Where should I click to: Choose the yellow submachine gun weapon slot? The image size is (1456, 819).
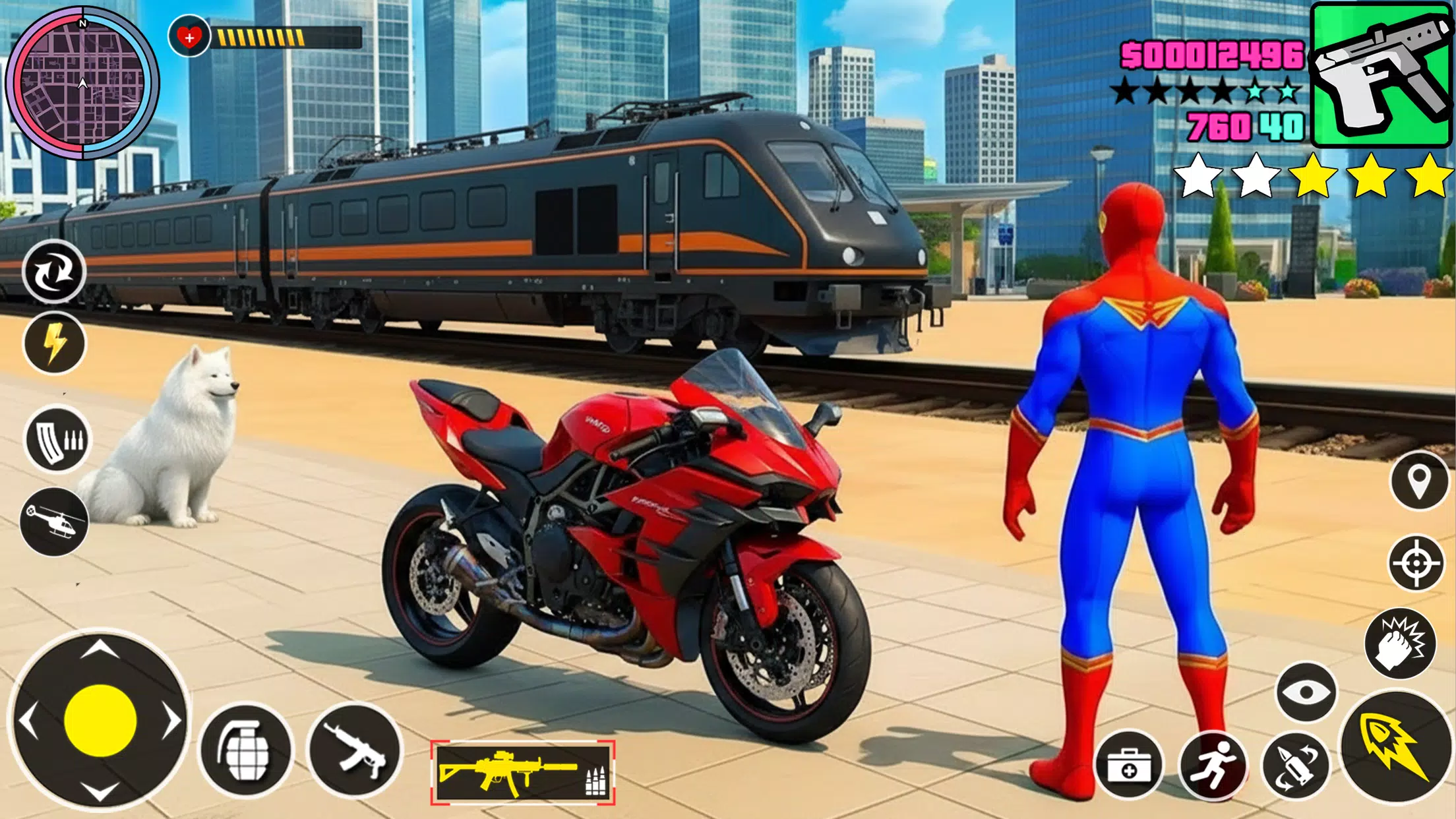click(x=522, y=772)
